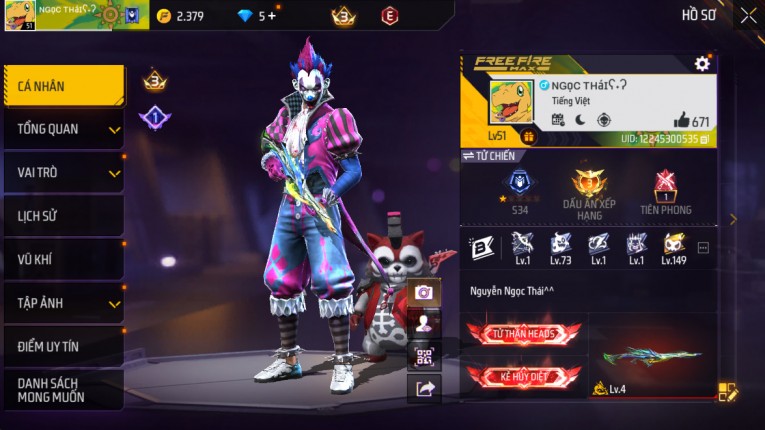Show the Vũ Khí tab
This screenshot has height=430, width=765.
pyautogui.click(x=64, y=259)
